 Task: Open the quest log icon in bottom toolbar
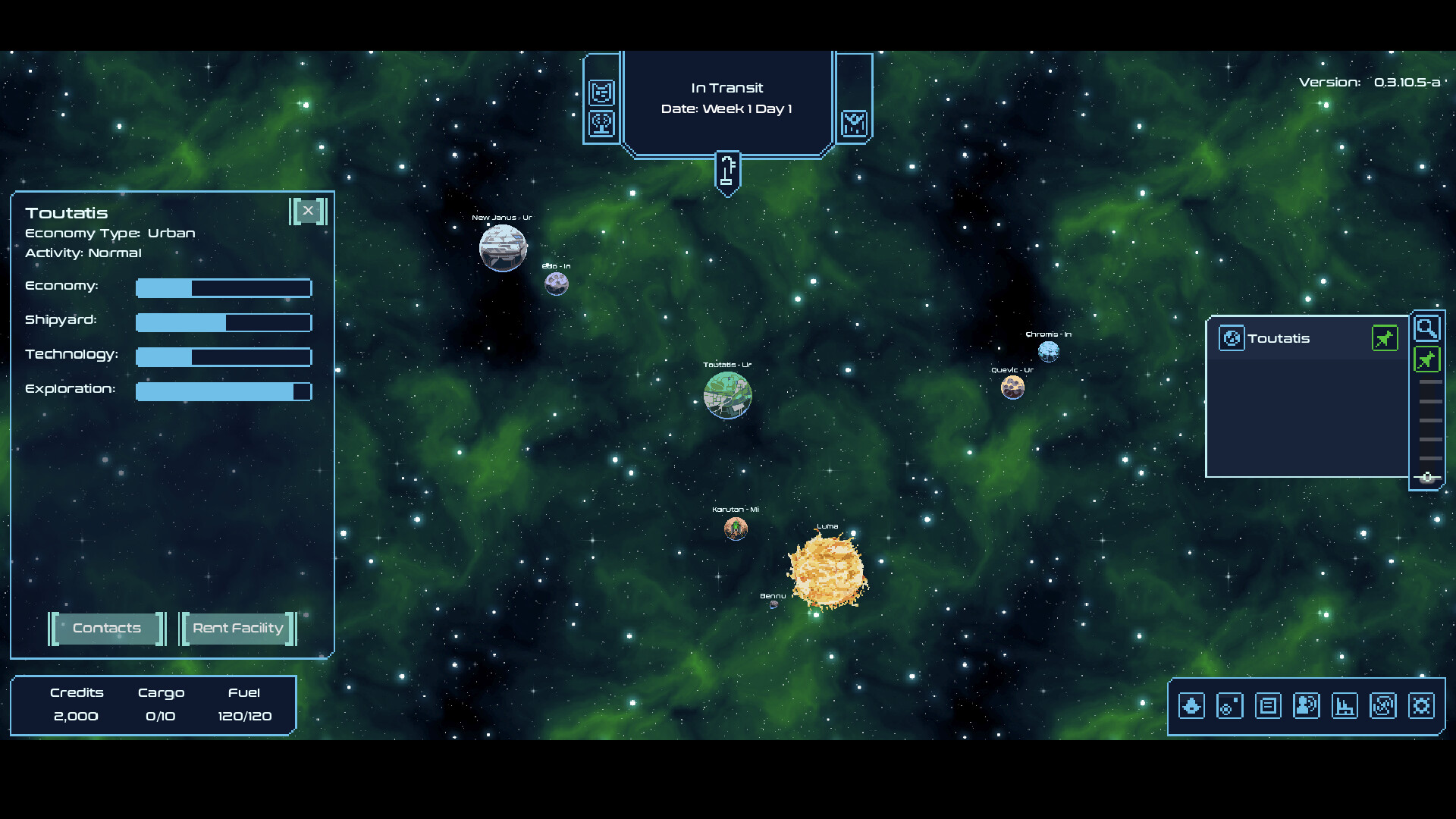[x=1268, y=705]
